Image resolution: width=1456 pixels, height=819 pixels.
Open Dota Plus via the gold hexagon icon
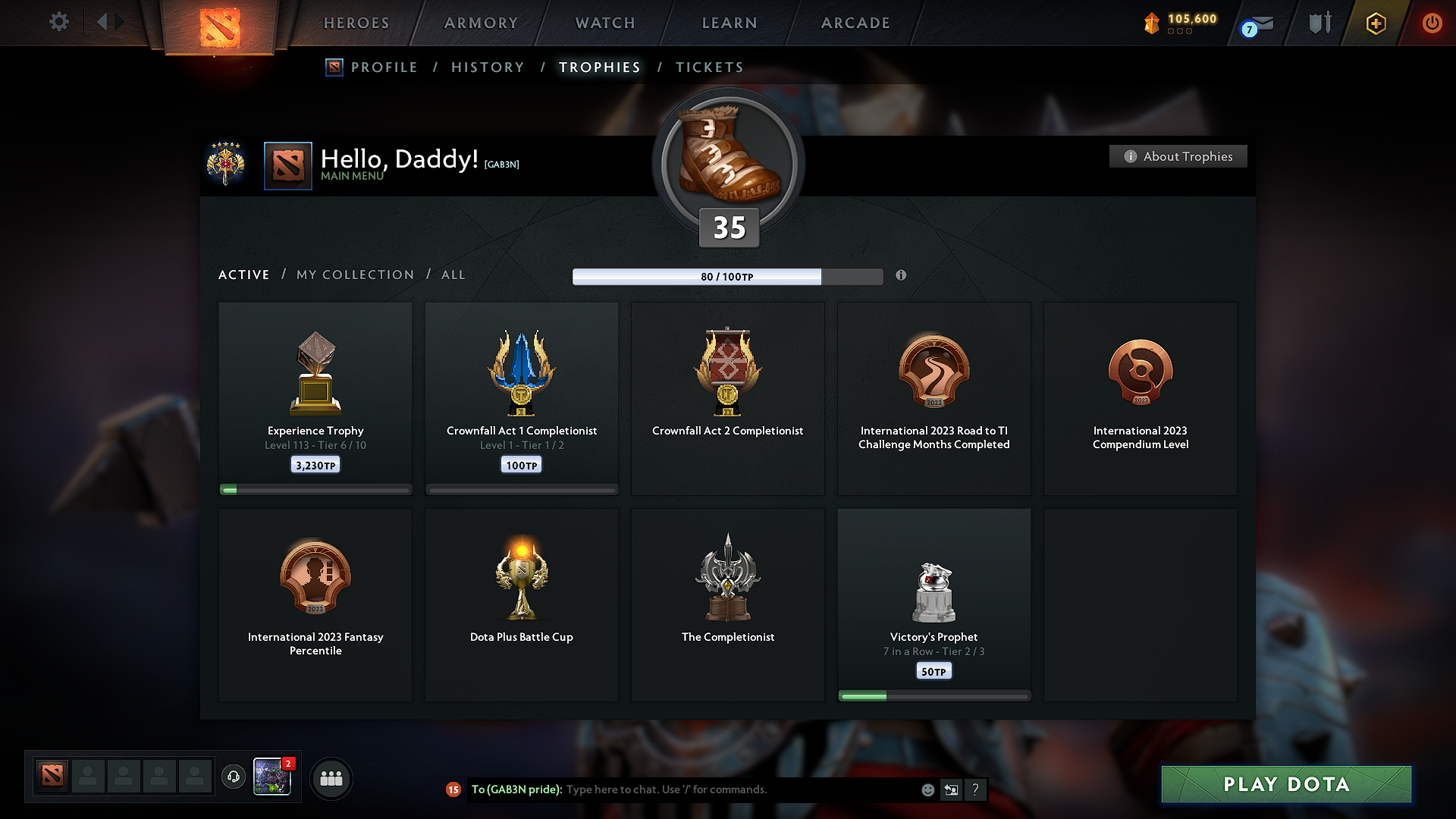pyautogui.click(x=1375, y=22)
